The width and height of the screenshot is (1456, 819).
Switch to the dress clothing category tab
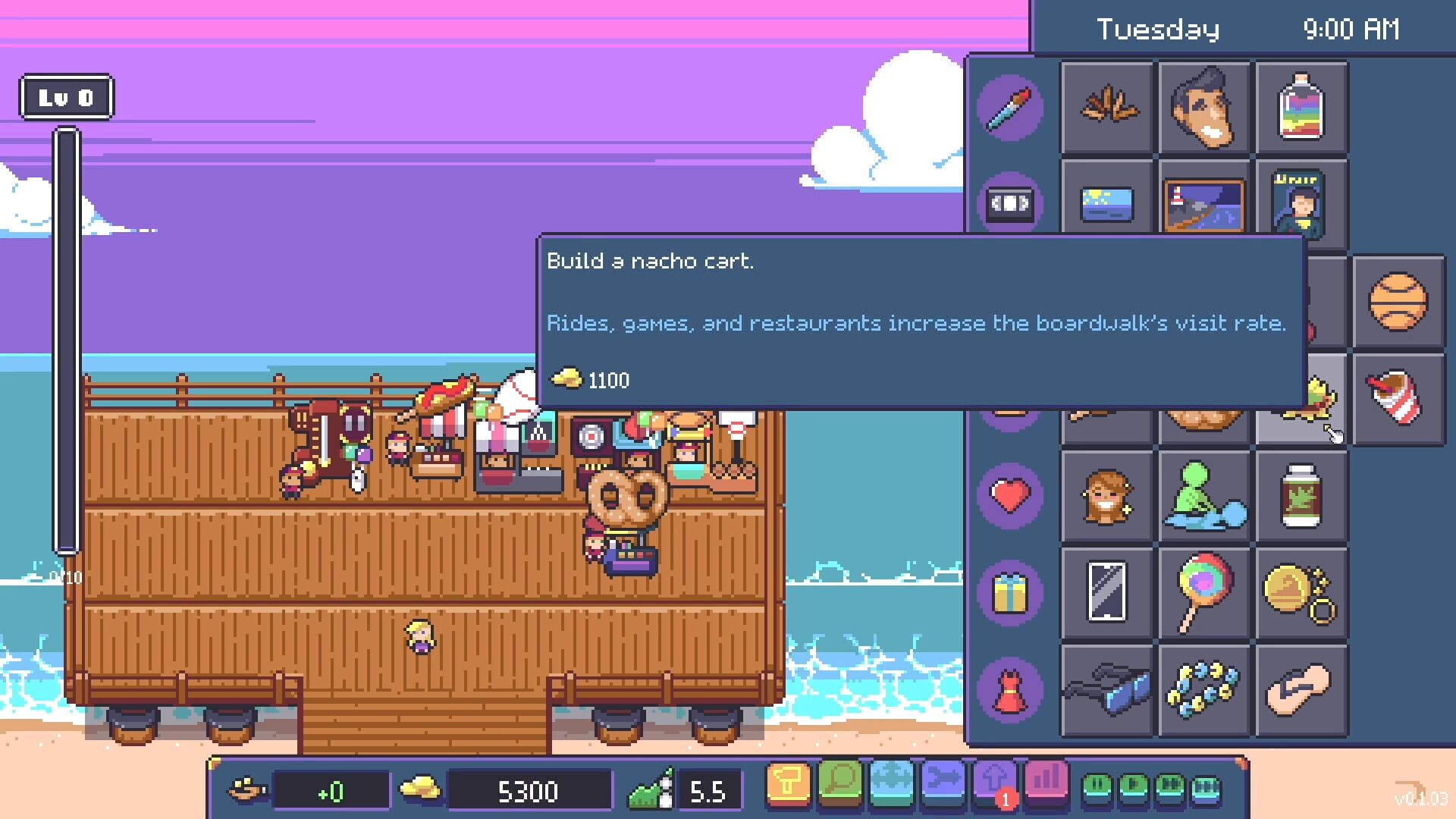(1009, 689)
